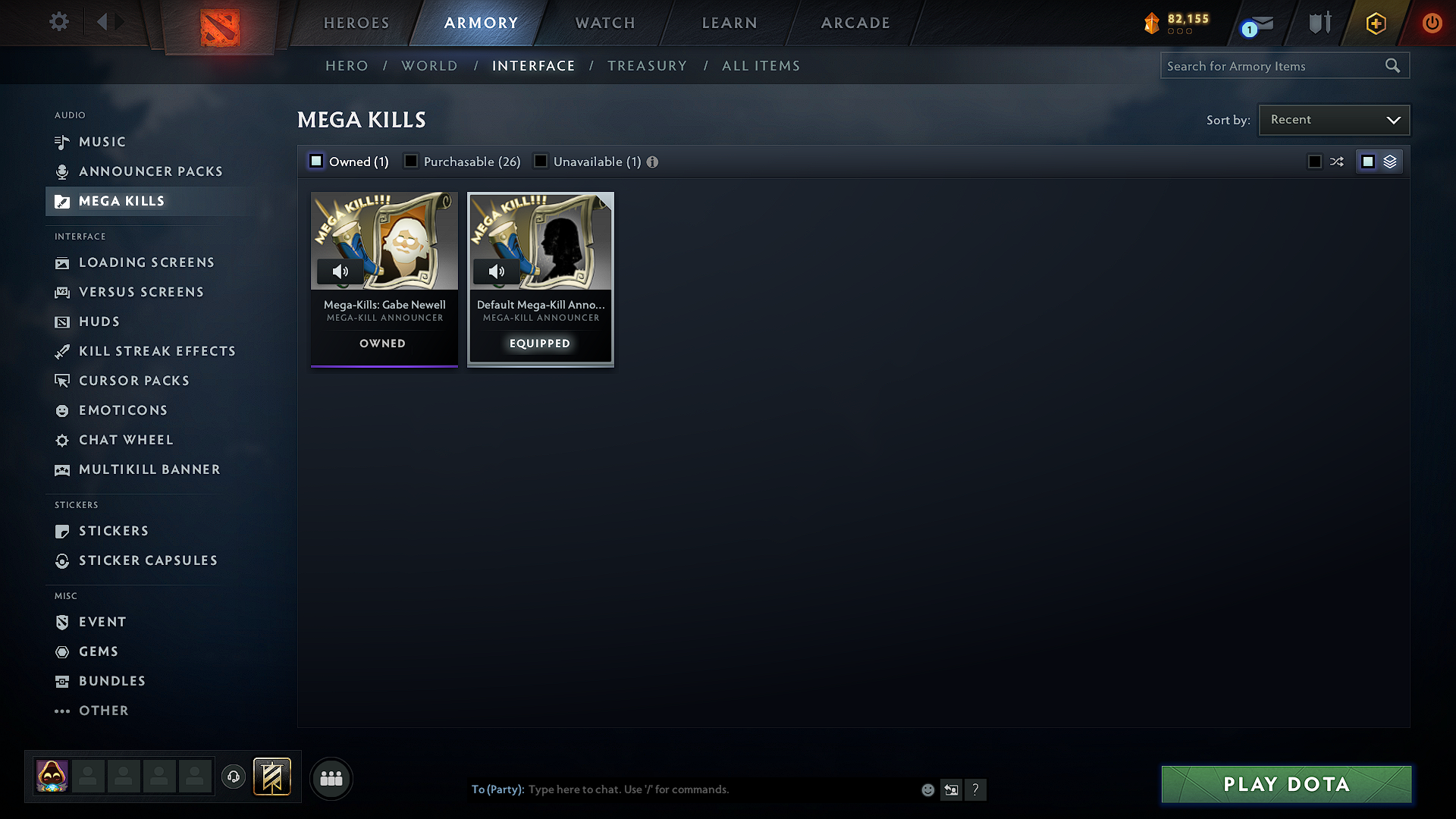Screen dimensions: 1456x819
Task: Preview Gabe Newell announcer audio
Action: pyautogui.click(x=341, y=271)
